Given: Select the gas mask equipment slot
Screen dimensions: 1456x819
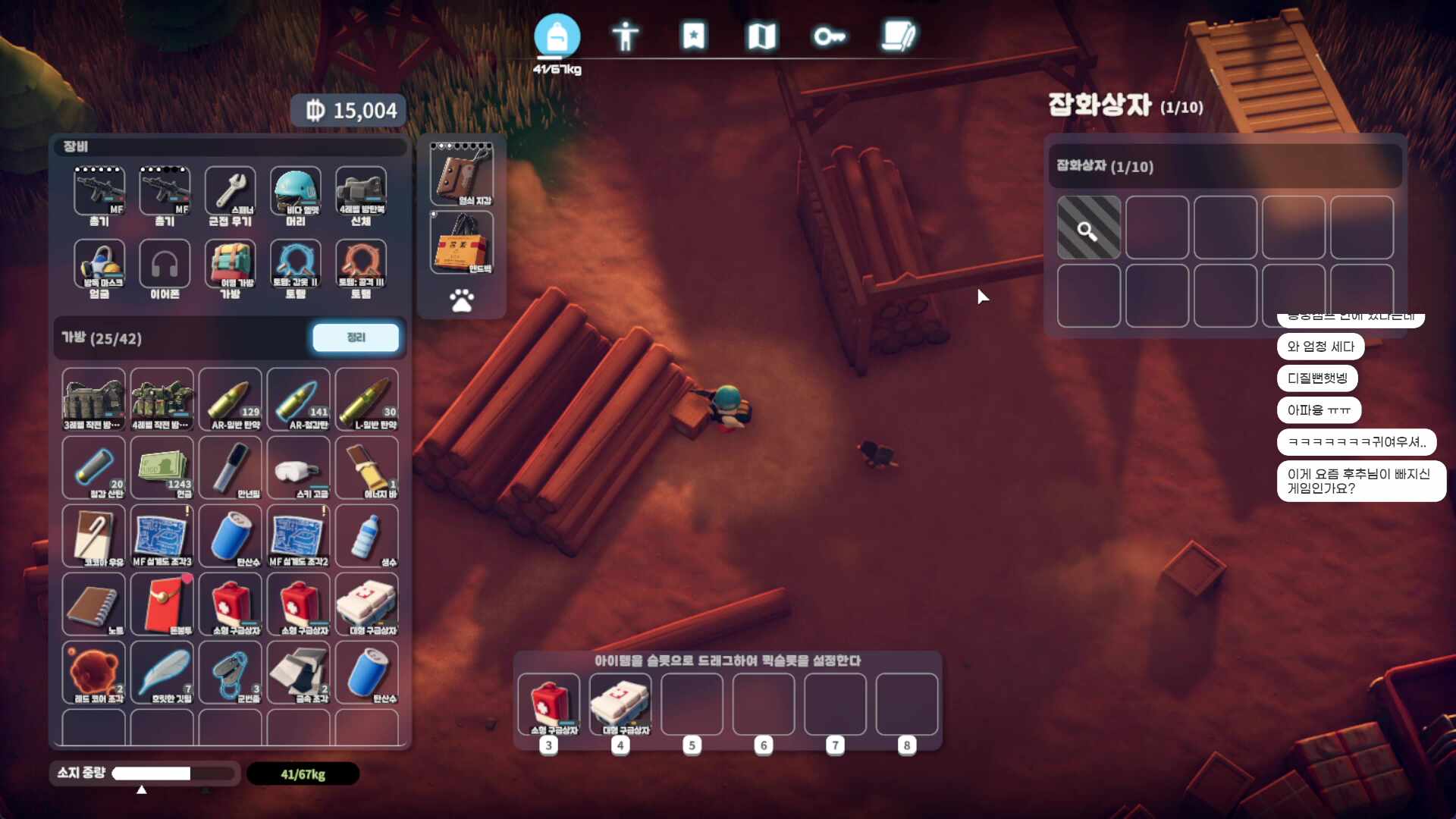Looking at the screenshot, I should [99, 265].
